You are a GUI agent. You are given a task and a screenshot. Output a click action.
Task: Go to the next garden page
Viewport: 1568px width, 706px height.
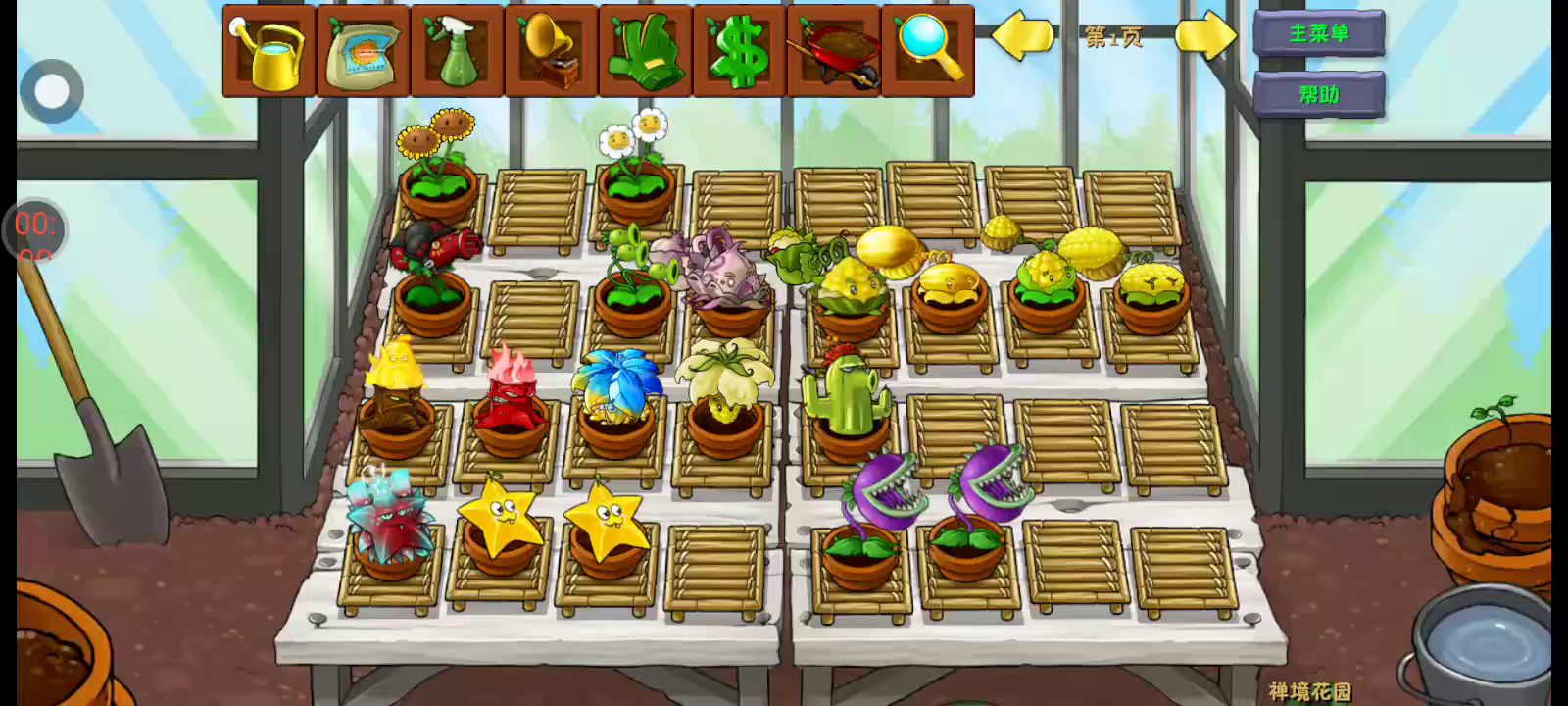click(1205, 36)
